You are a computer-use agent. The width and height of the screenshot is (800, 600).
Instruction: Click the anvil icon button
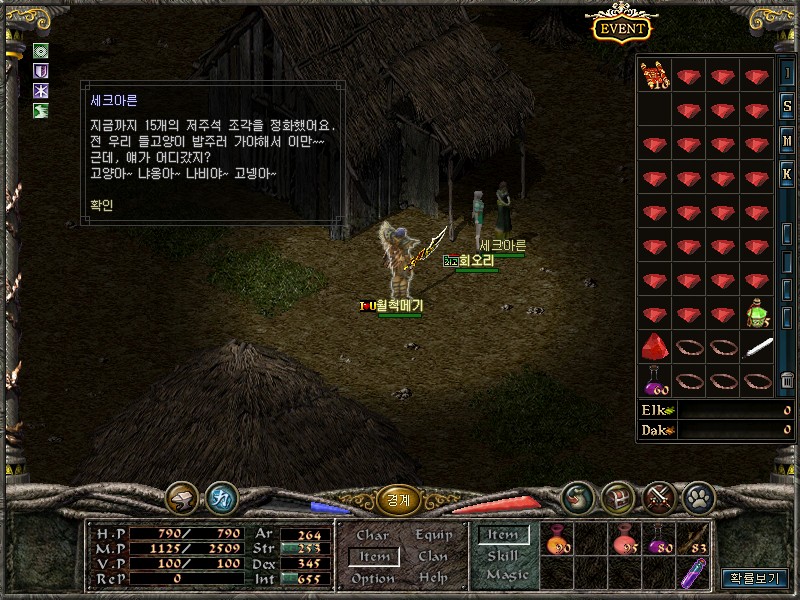click(x=183, y=496)
